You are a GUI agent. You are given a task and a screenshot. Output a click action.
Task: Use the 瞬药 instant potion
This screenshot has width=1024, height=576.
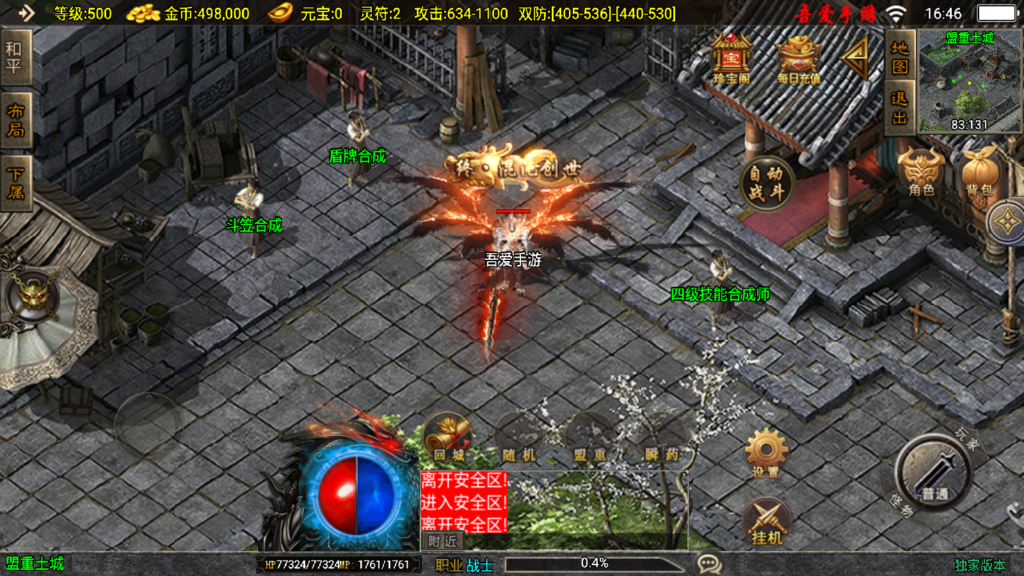point(665,438)
